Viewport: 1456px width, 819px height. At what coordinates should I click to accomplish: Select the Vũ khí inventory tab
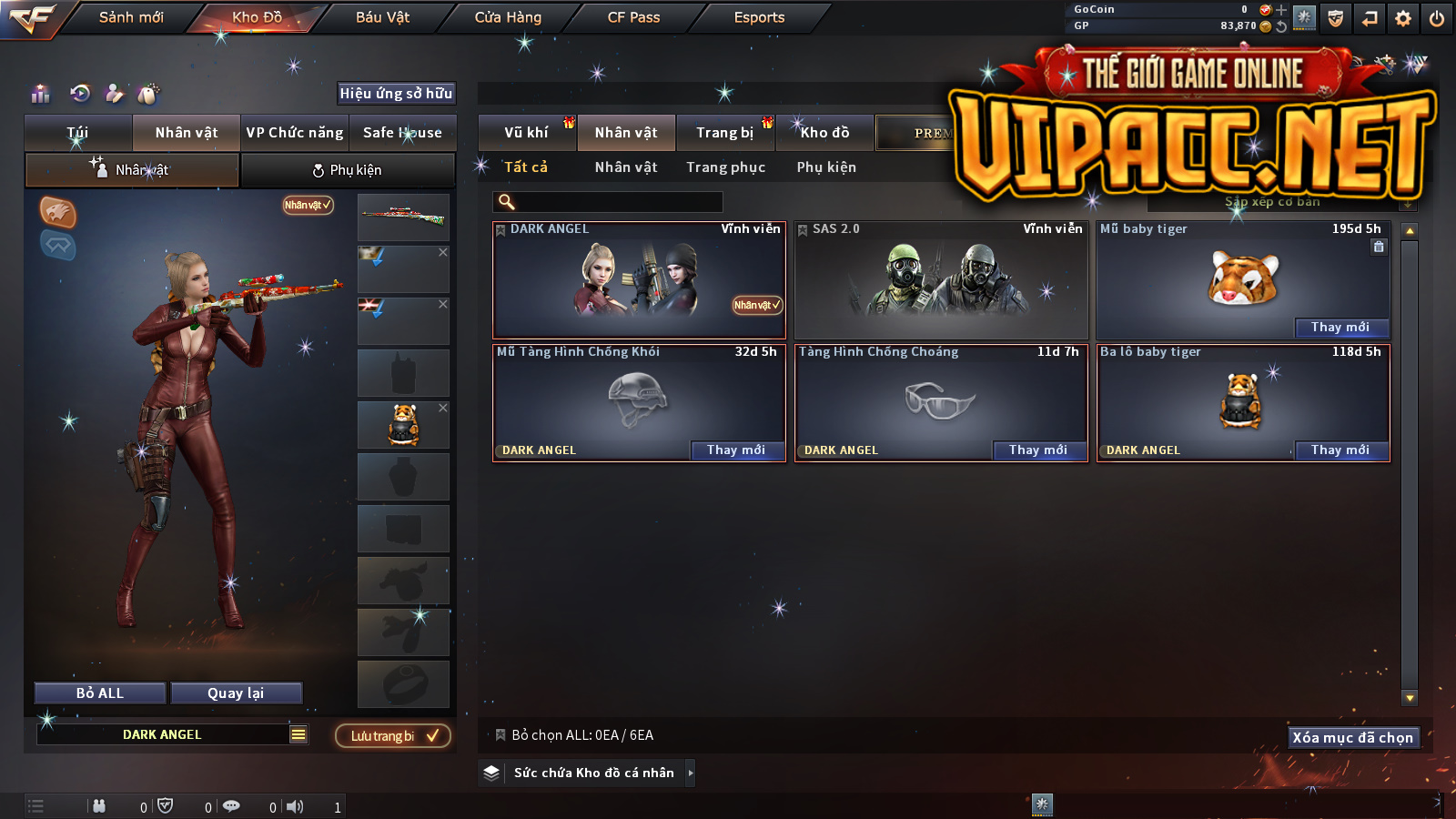coord(527,133)
